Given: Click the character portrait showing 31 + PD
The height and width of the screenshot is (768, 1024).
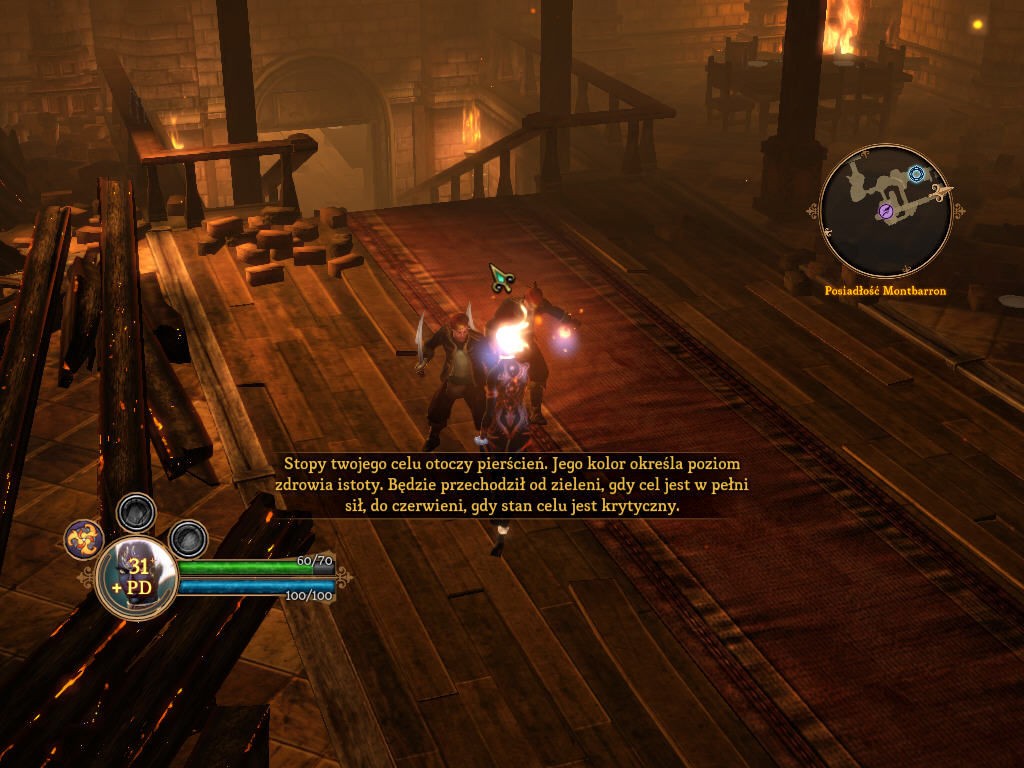Looking at the screenshot, I should point(137,577).
